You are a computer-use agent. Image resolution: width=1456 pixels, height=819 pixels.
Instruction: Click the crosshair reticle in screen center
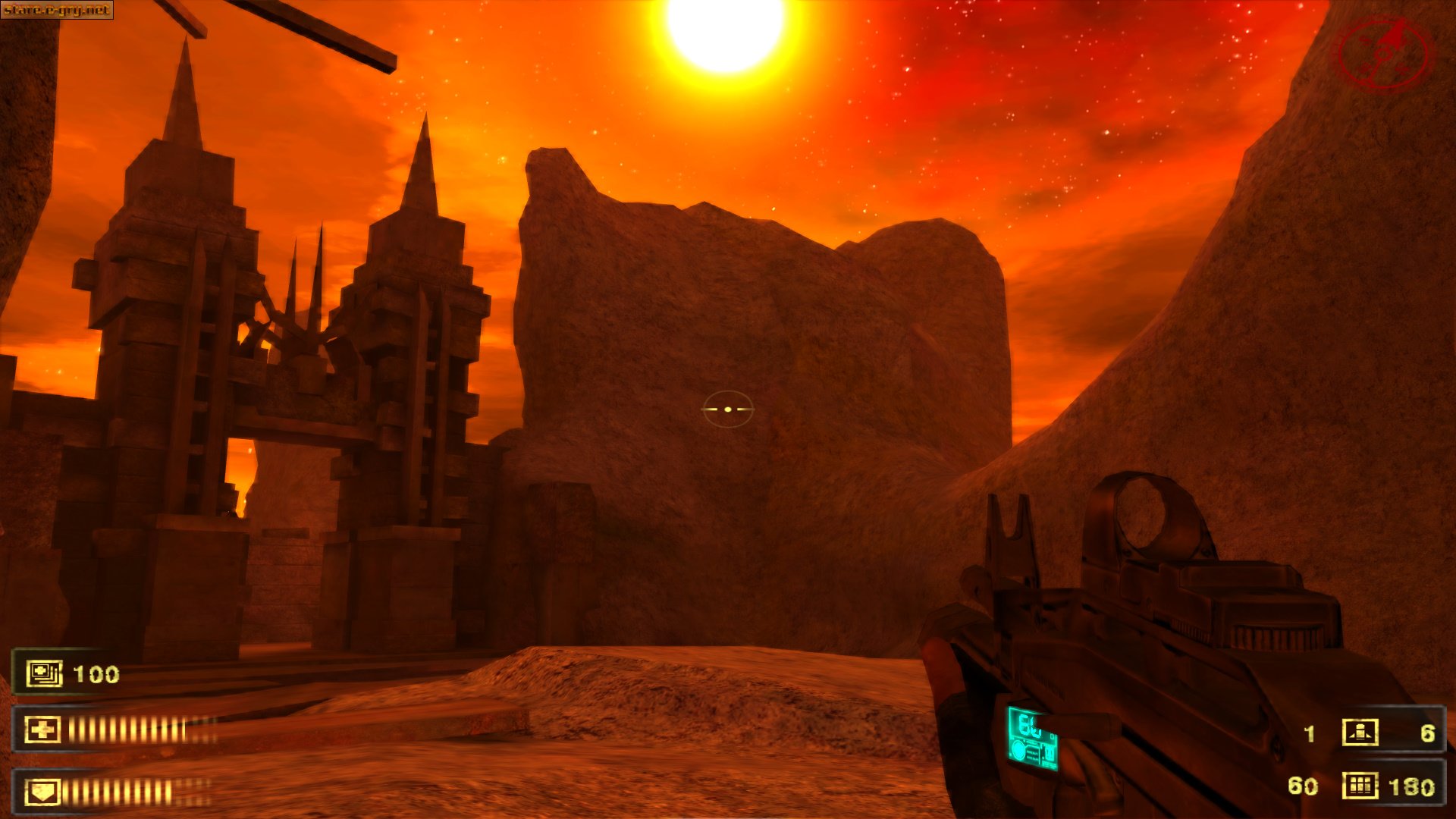pos(727,408)
